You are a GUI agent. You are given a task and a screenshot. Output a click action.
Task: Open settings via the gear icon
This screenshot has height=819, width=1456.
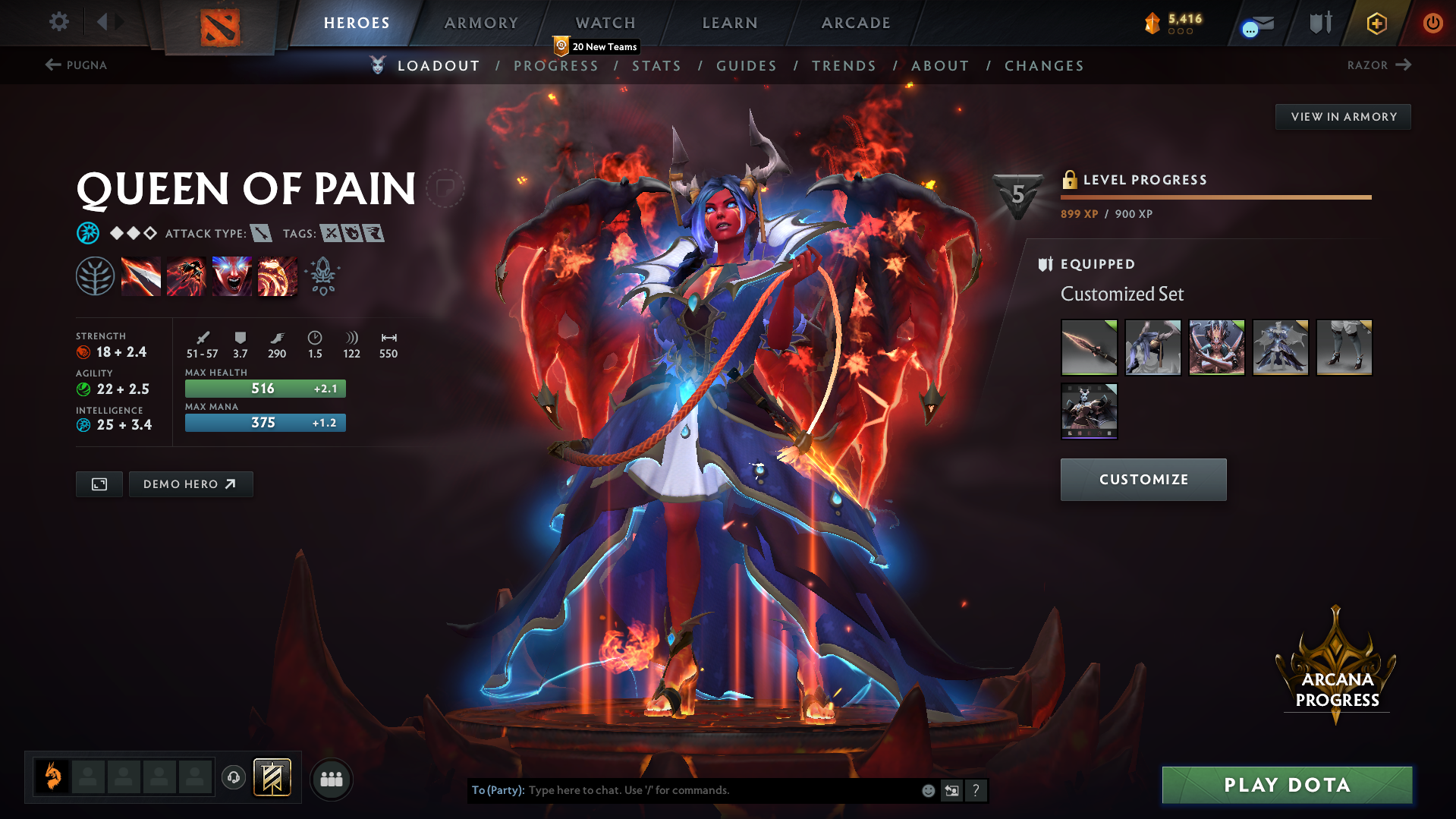[58, 22]
